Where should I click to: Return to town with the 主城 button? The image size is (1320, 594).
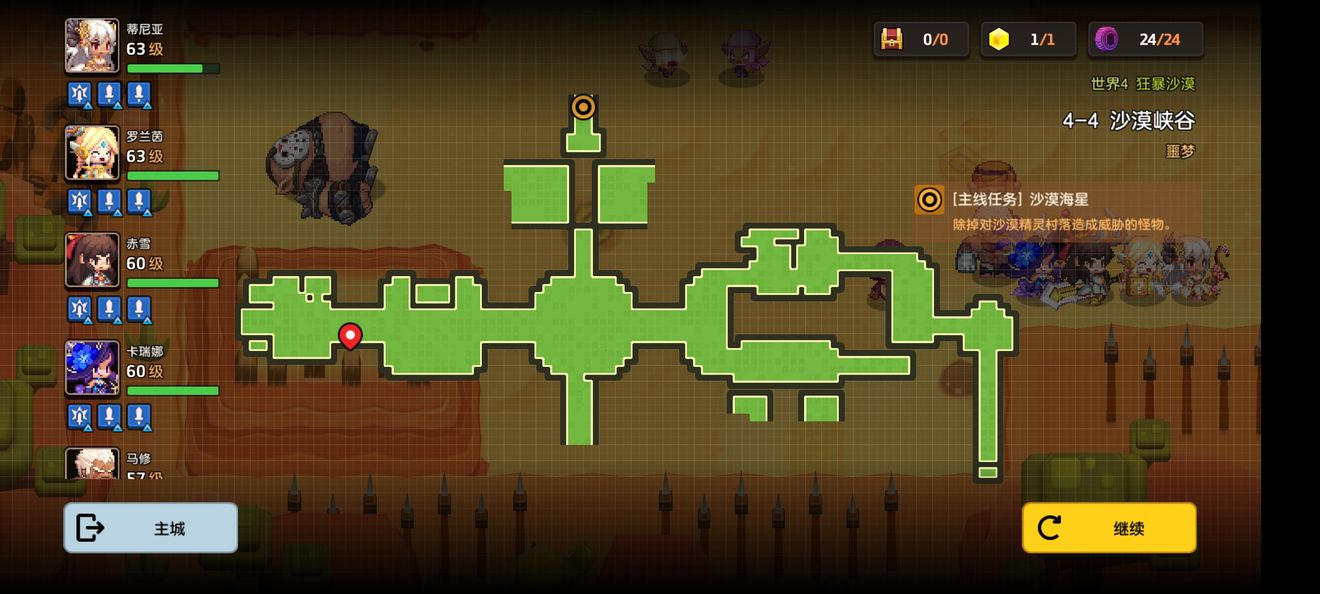[x=150, y=528]
